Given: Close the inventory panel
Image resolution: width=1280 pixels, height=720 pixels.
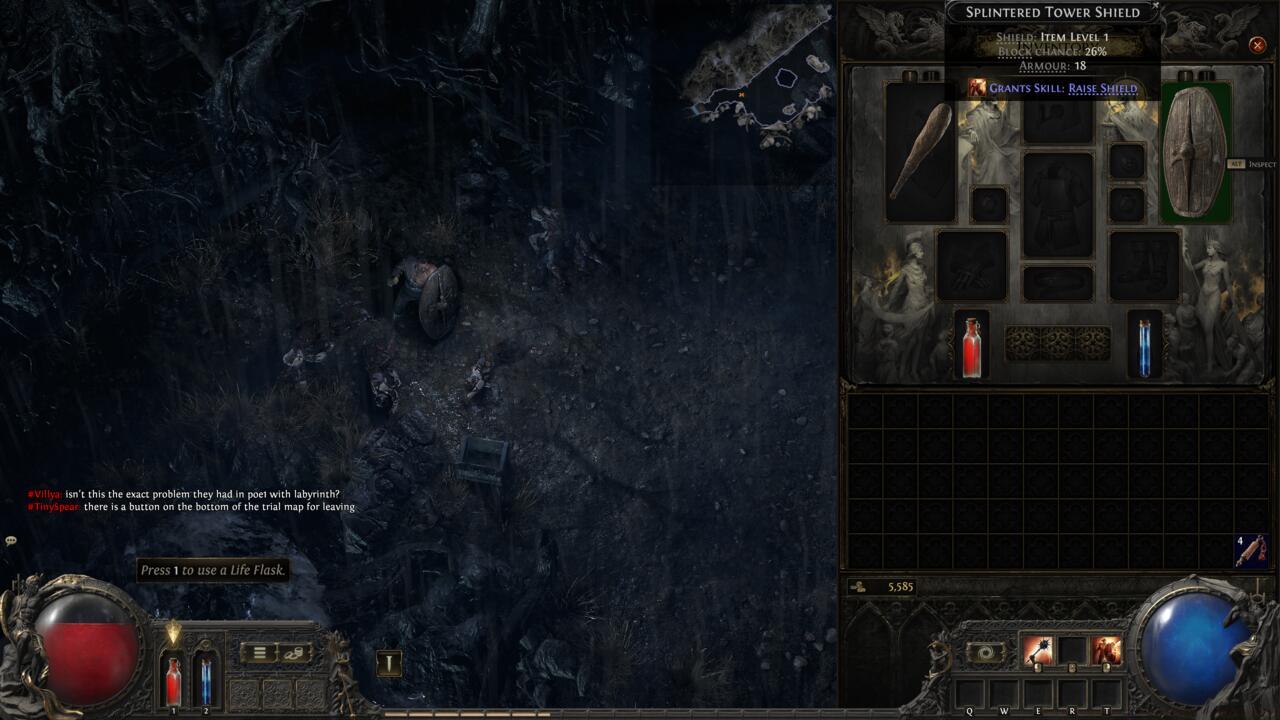Looking at the screenshot, I should [x=1257, y=45].
